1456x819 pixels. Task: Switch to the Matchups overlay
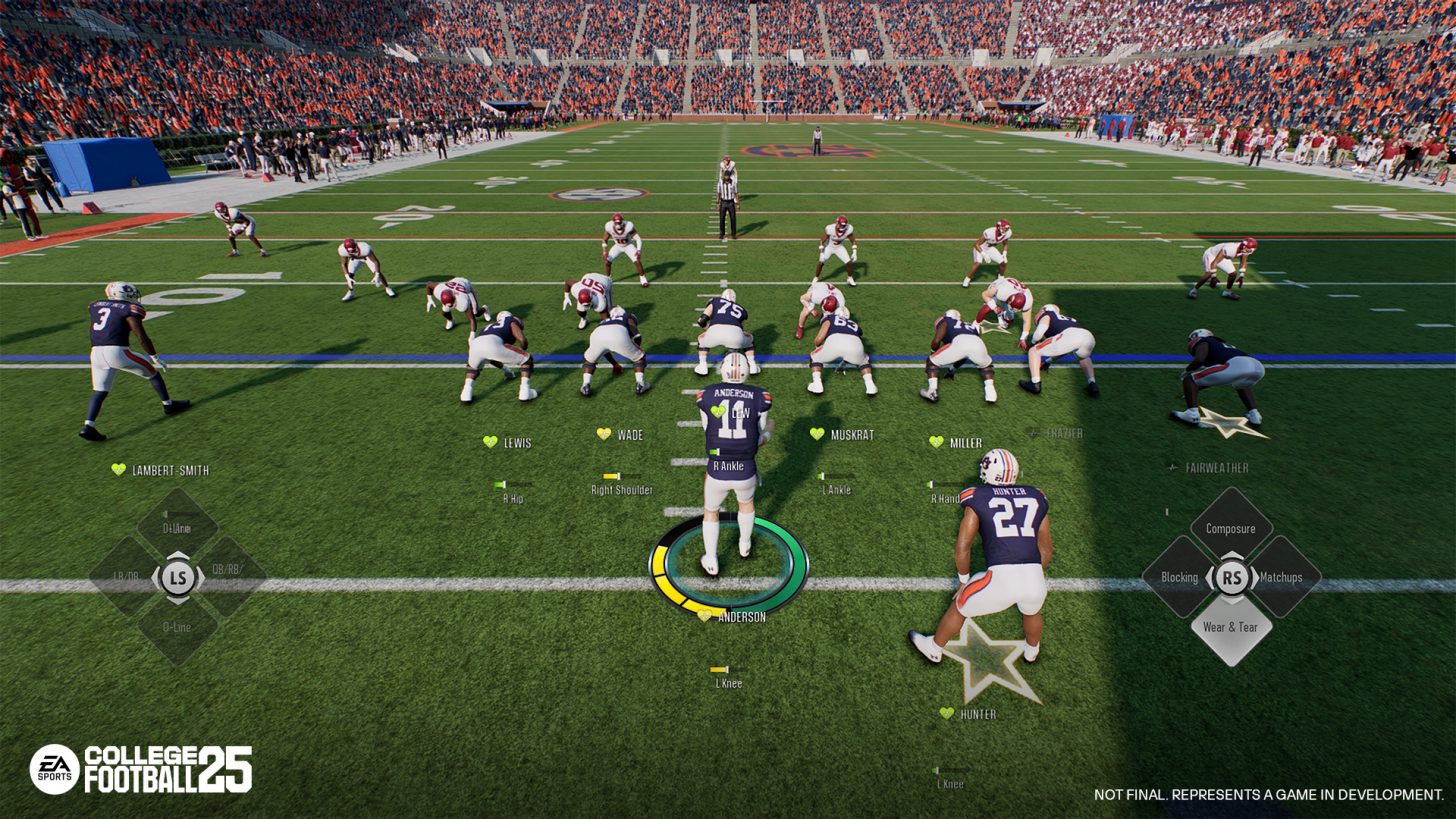tap(1281, 577)
